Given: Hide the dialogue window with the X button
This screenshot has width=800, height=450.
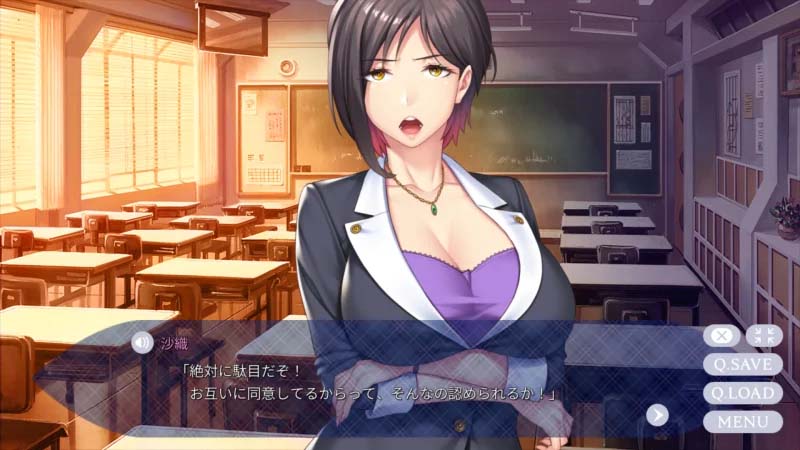Looking at the screenshot, I should pos(722,336).
